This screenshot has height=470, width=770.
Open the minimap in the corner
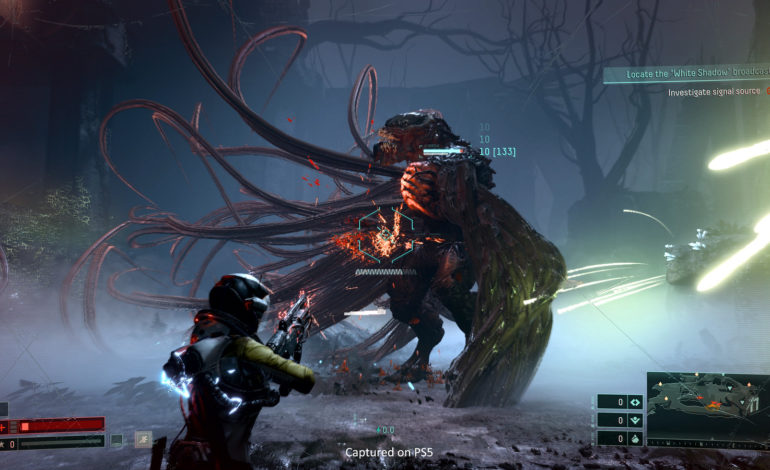(707, 409)
